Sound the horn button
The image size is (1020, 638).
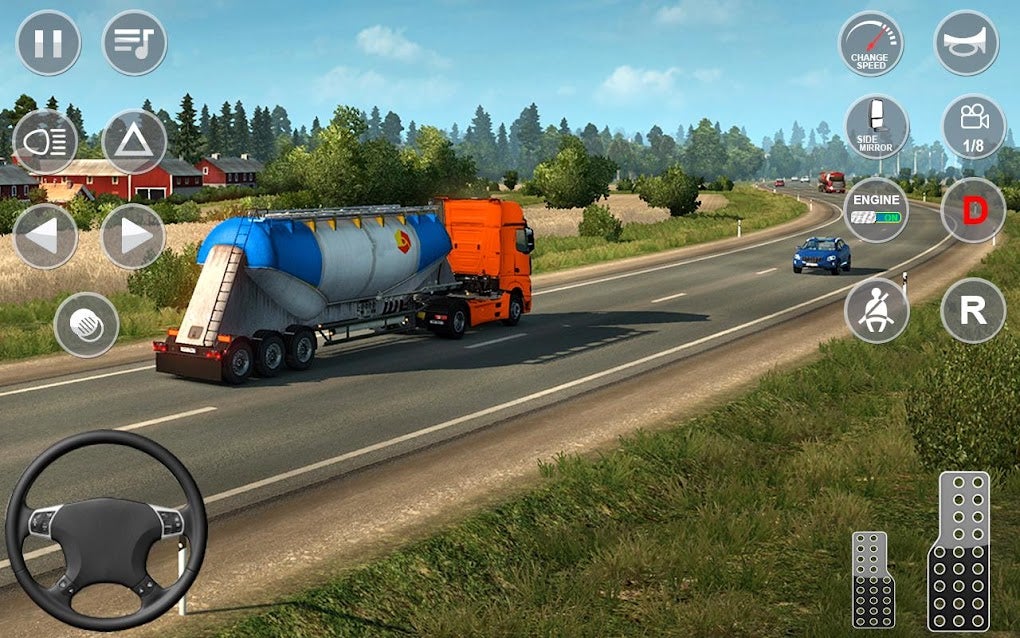coord(966,43)
